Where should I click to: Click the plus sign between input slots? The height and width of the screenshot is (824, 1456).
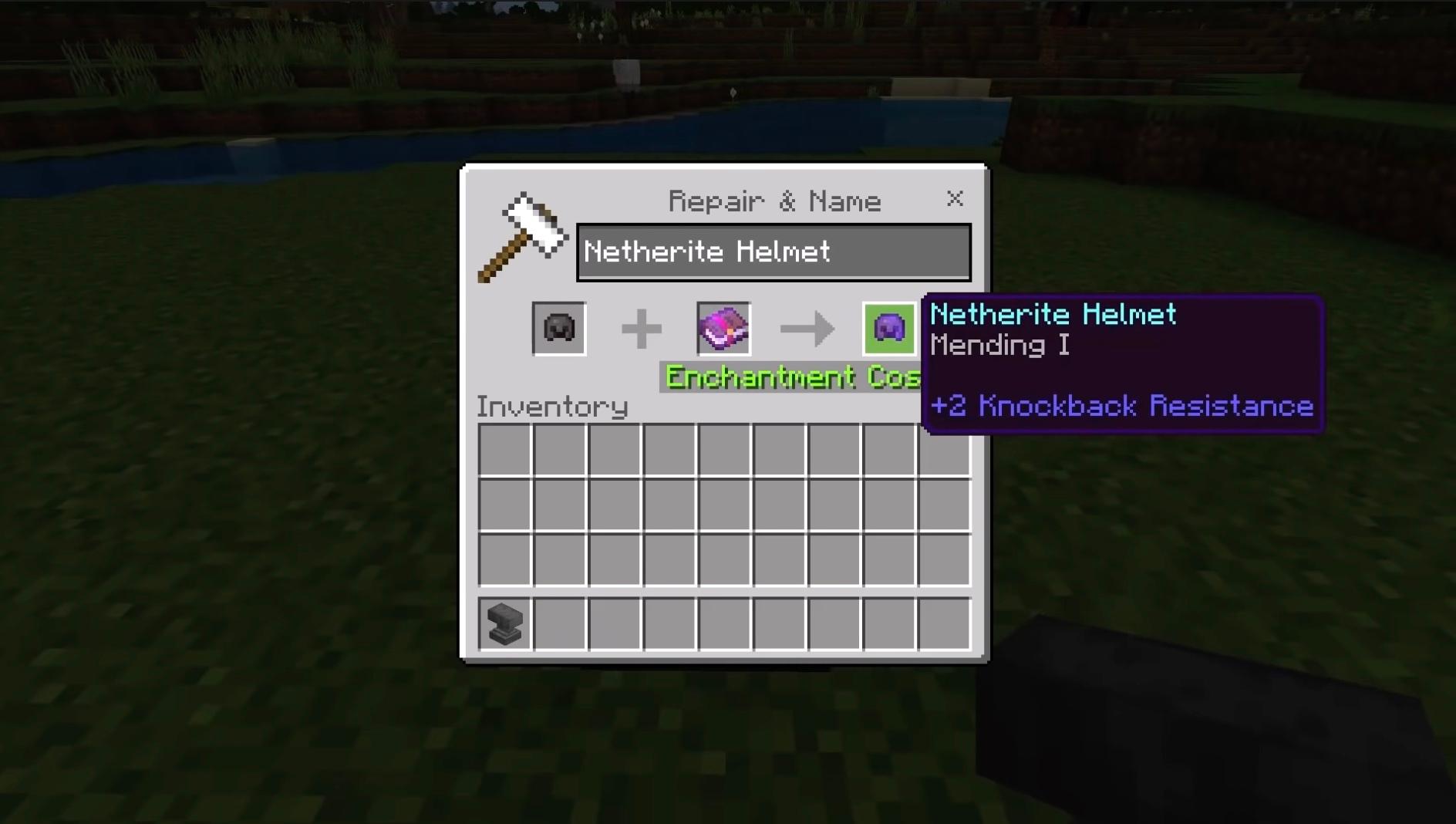pos(640,327)
